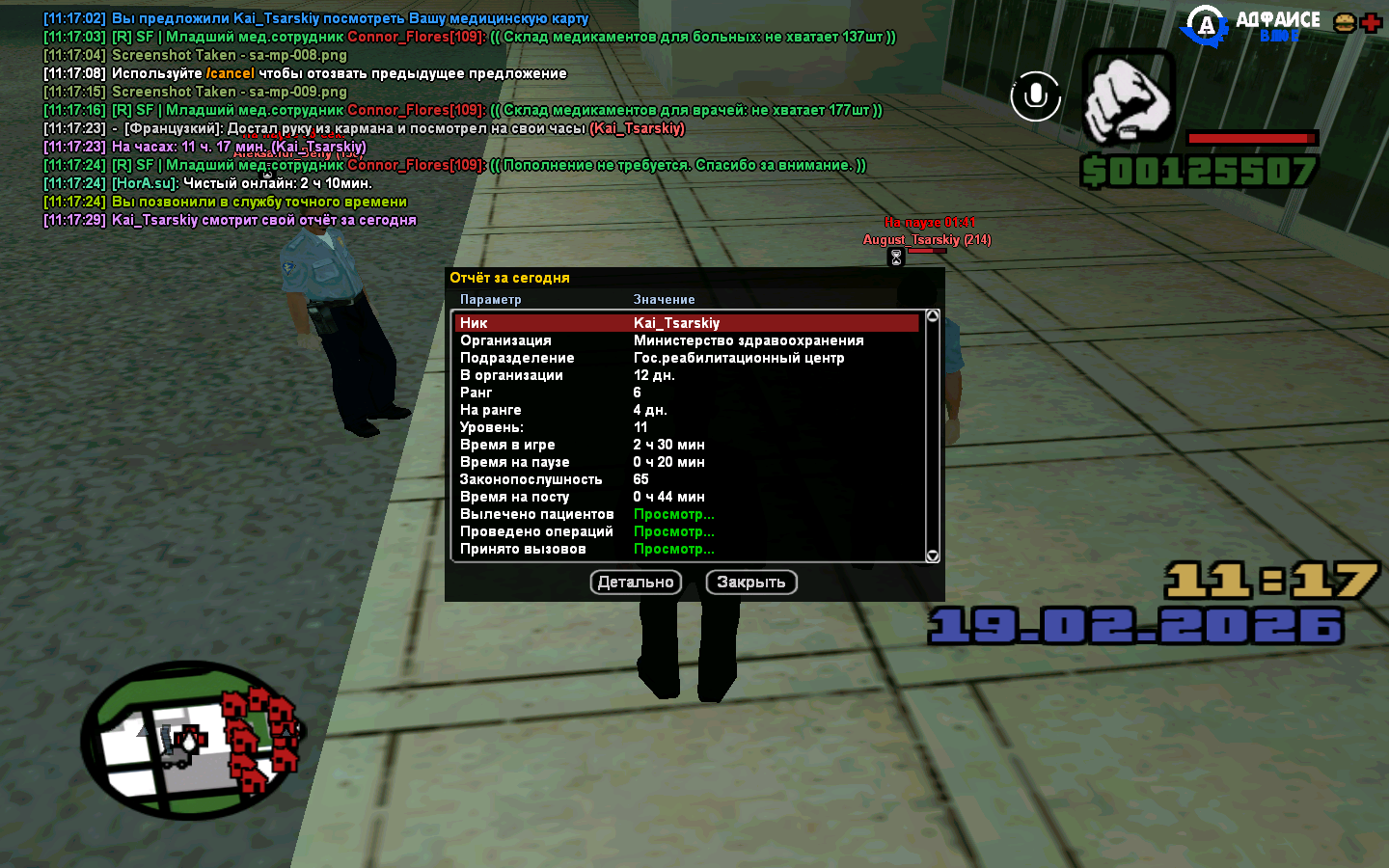1389x868 pixels.
Task: Select the Законопослушность row
Action: coord(686,479)
